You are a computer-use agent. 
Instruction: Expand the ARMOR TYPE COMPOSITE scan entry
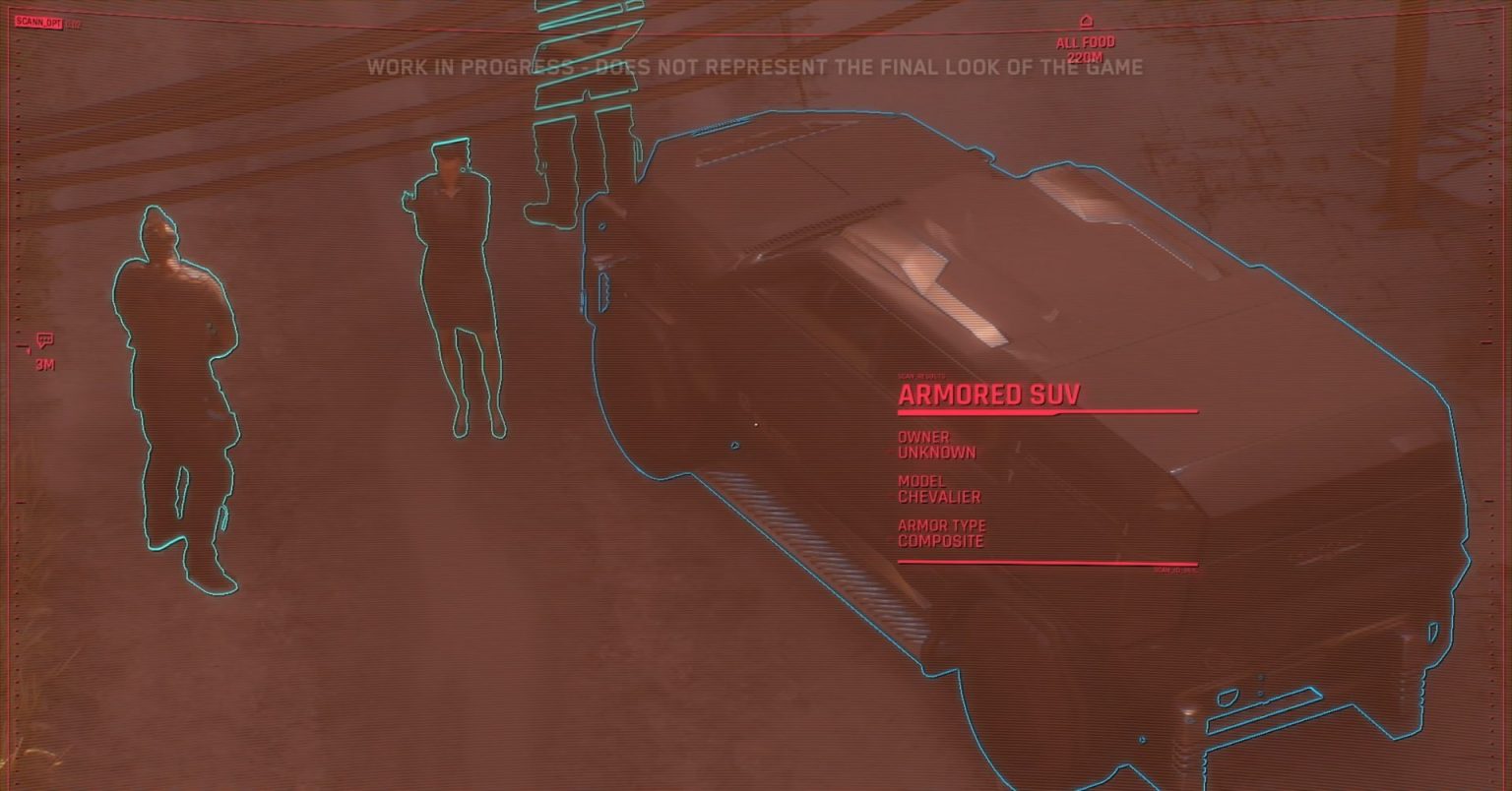point(941,533)
